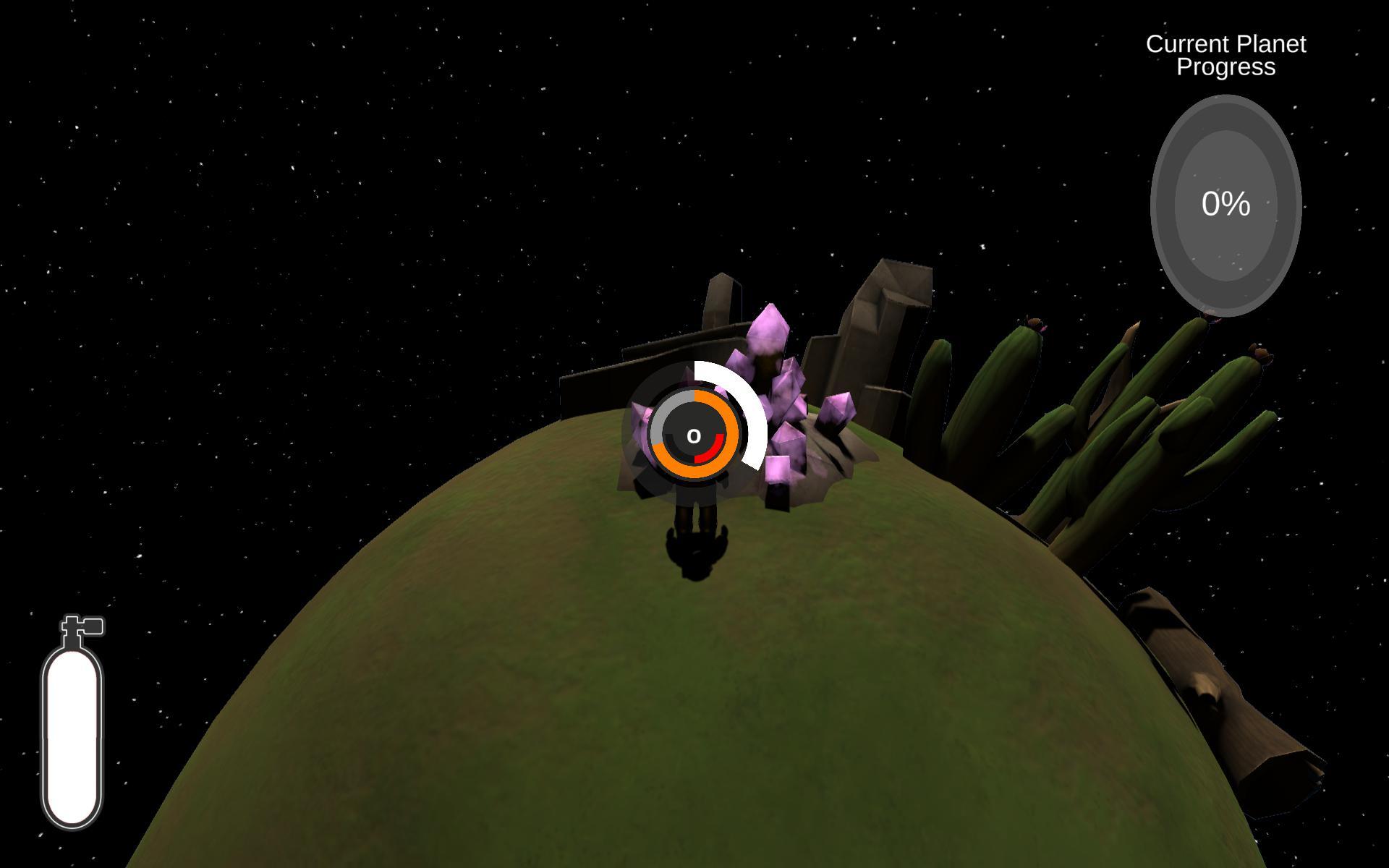The height and width of the screenshot is (868, 1389).
Task: Click the 'O' oxygen symbol at reticle center
Action: point(694,436)
